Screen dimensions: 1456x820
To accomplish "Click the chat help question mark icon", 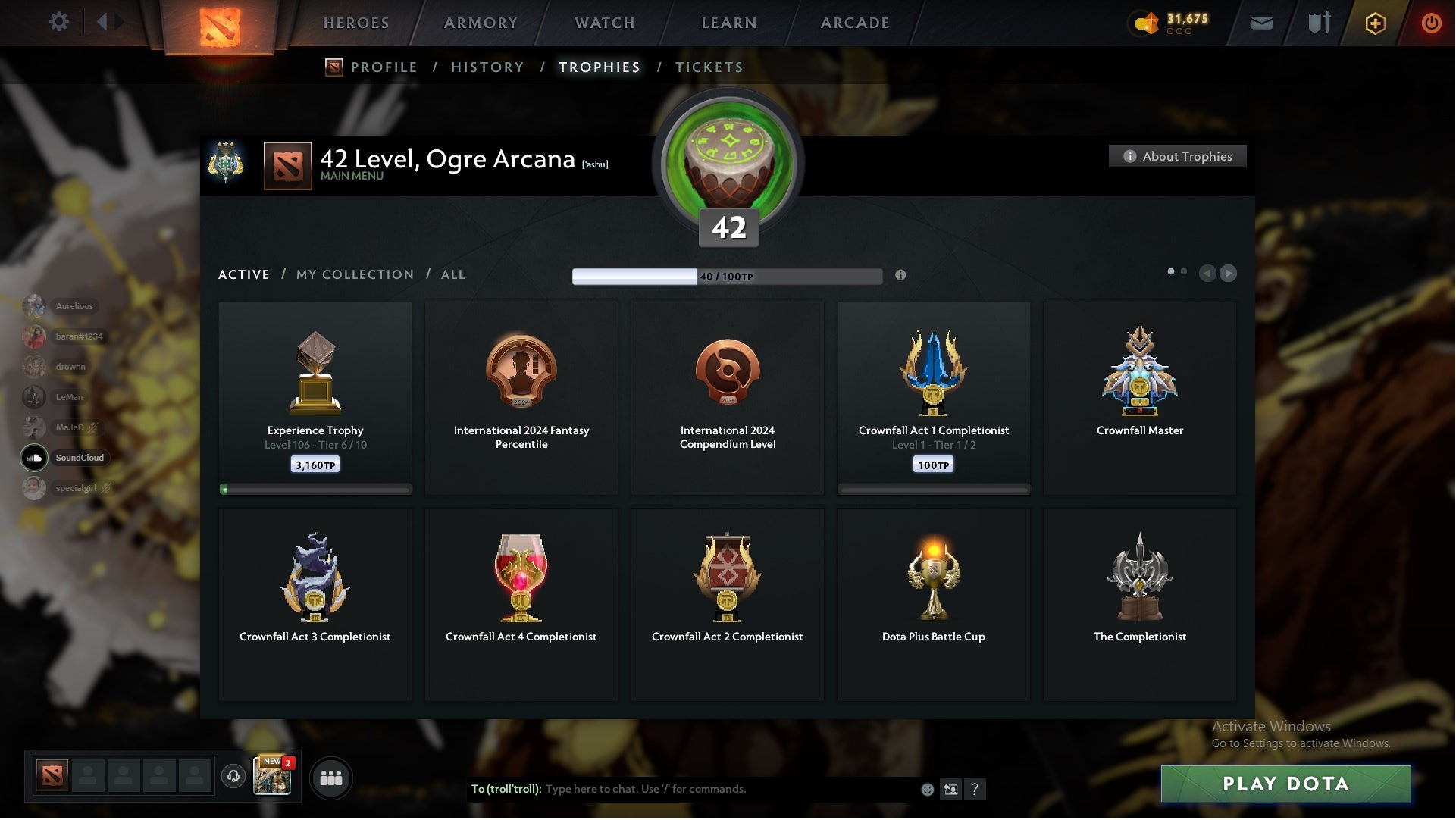I will tap(976, 790).
